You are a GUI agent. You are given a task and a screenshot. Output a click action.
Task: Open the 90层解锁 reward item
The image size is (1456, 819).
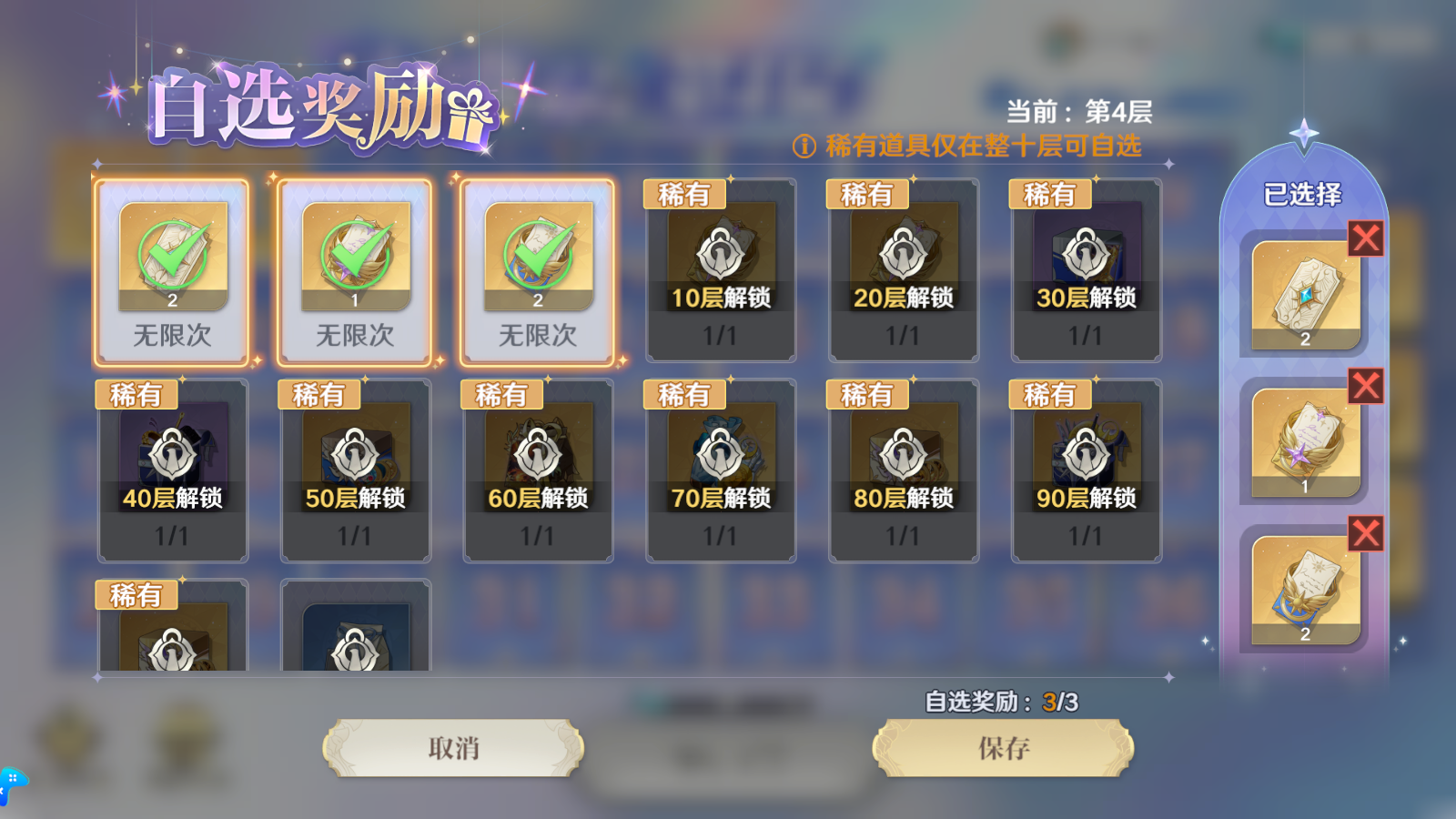pyautogui.click(x=1087, y=455)
